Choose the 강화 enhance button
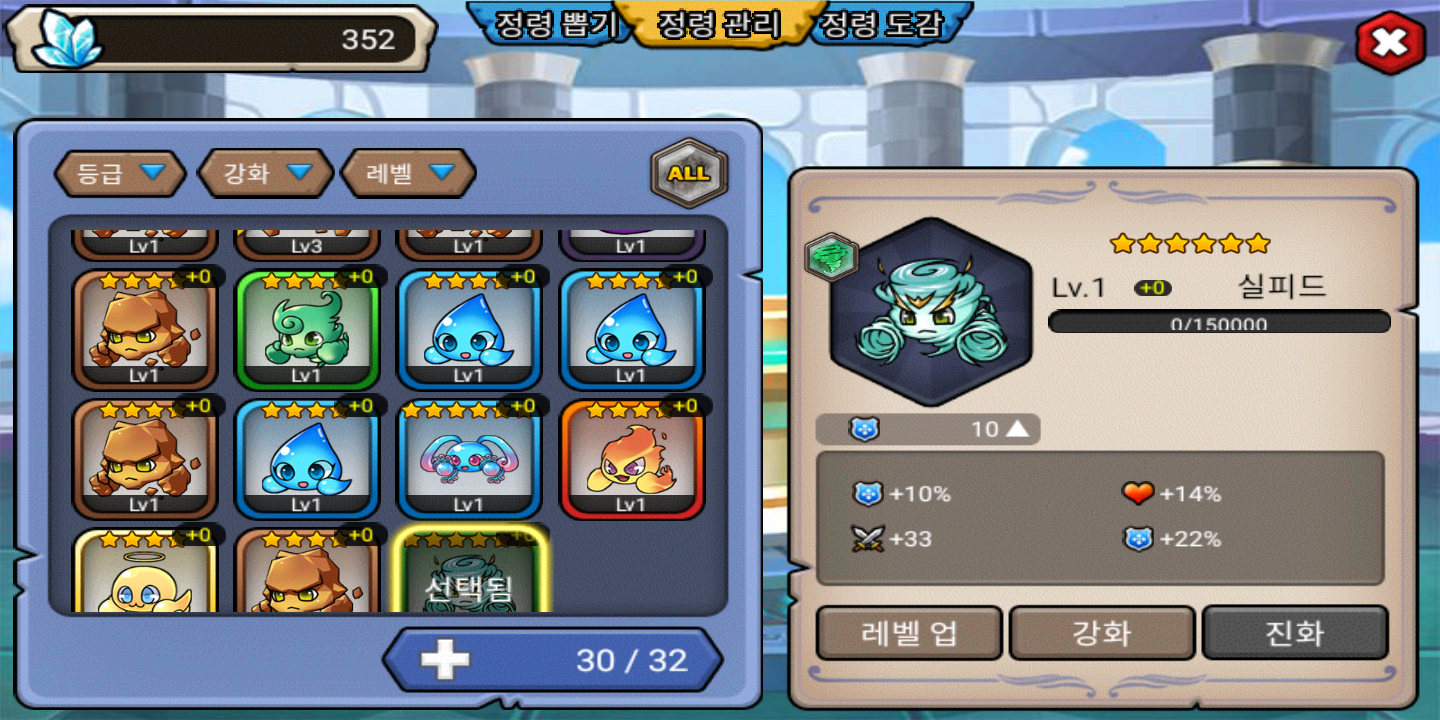The width and height of the screenshot is (1440, 720). tap(1102, 633)
